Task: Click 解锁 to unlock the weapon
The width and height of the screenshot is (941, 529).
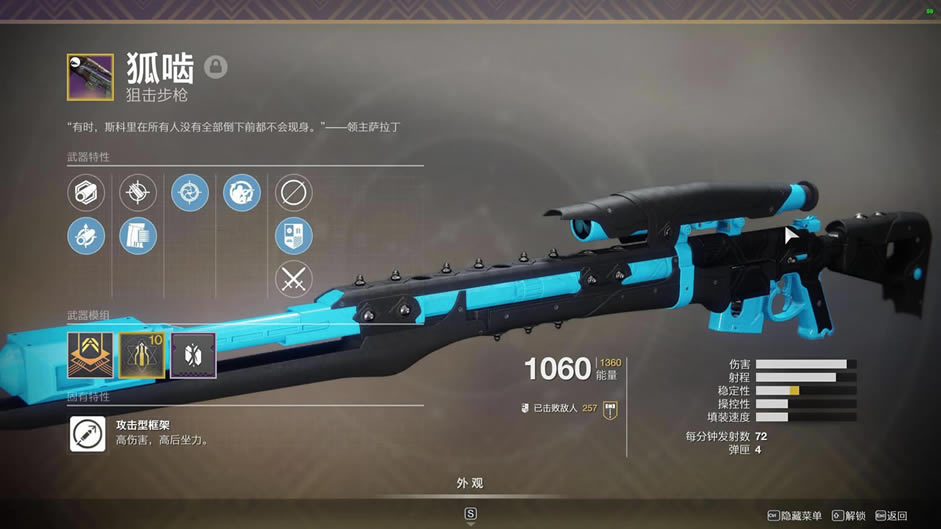Action: (x=850, y=516)
